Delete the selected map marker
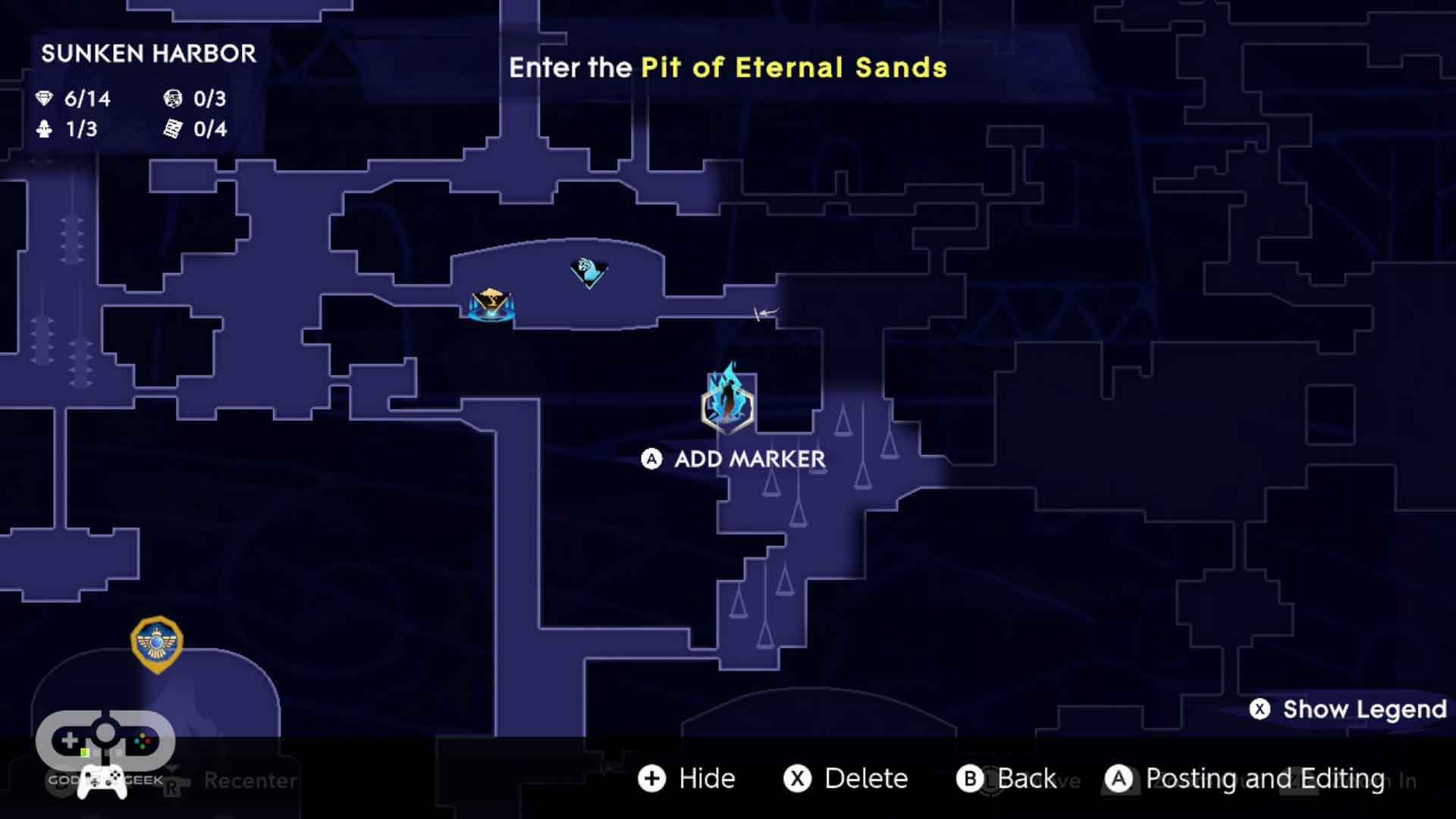Viewport: 1456px width, 819px height. click(x=846, y=778)
